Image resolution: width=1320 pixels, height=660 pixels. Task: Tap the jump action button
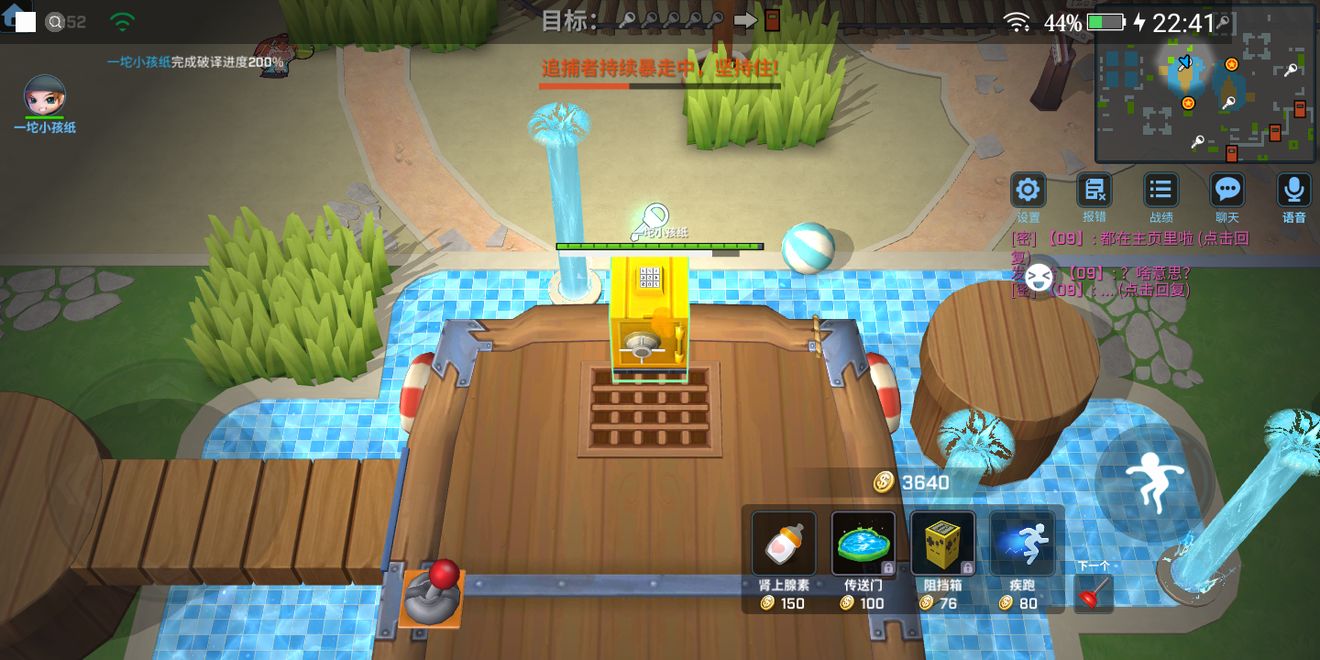1154,484
